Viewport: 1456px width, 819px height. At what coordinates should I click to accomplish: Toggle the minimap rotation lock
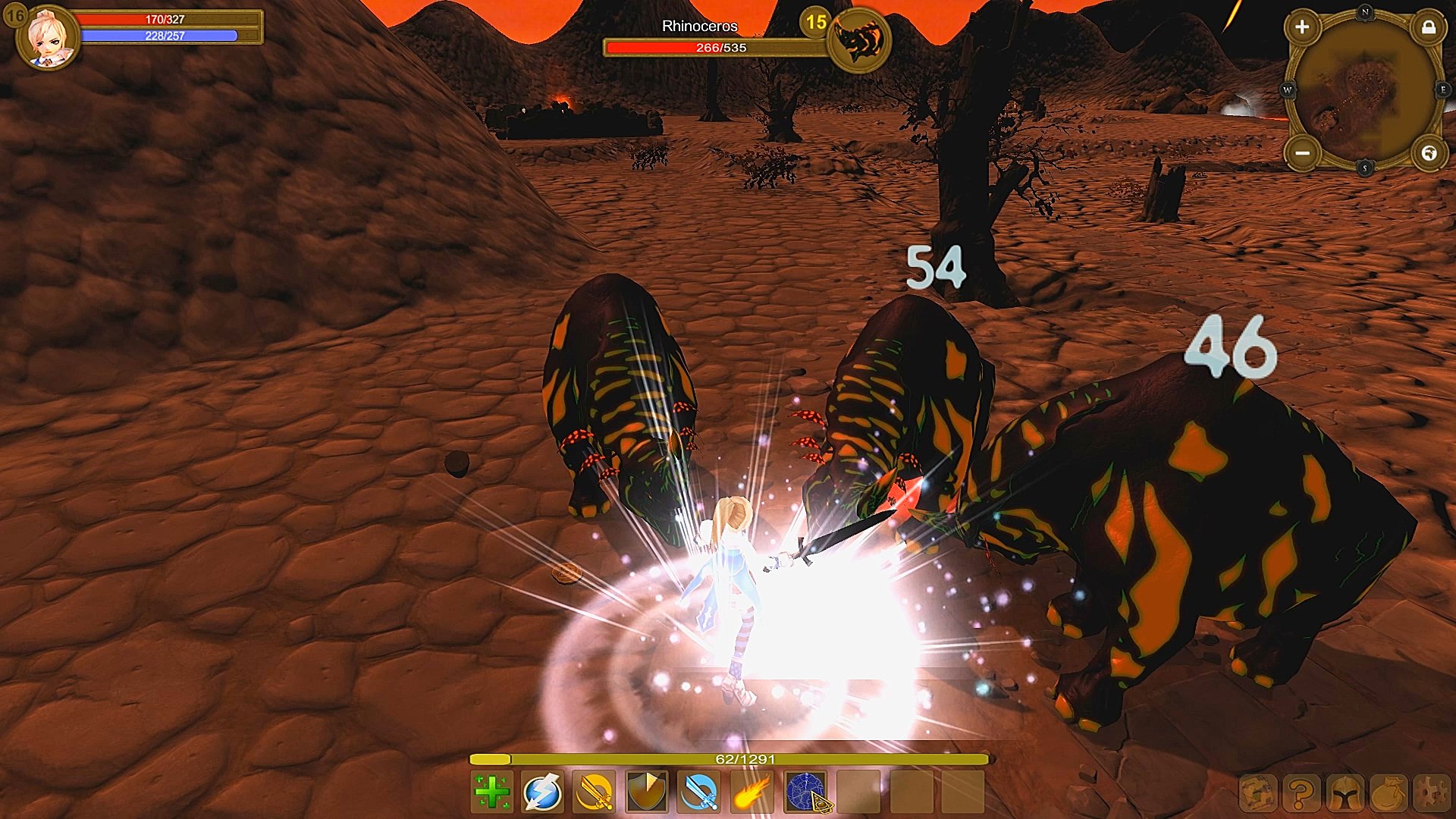coord(1429,28)
